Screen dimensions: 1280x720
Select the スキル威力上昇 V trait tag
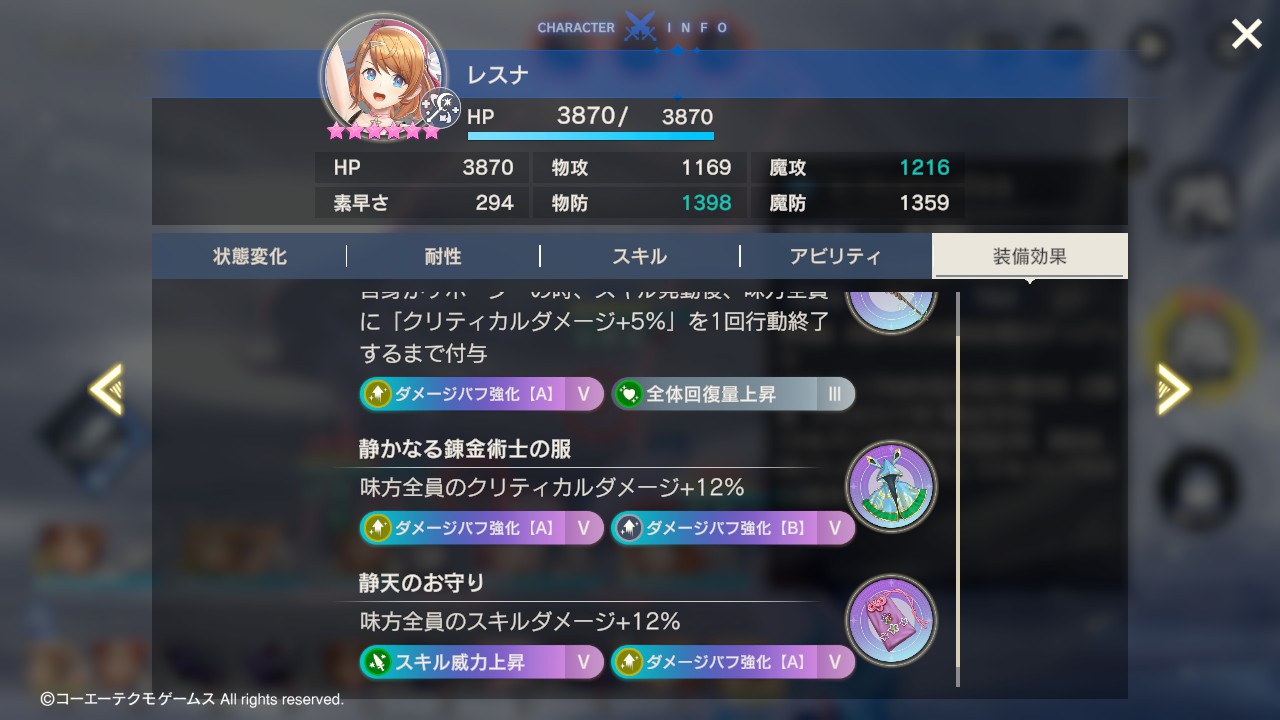(x=481, y=662)
